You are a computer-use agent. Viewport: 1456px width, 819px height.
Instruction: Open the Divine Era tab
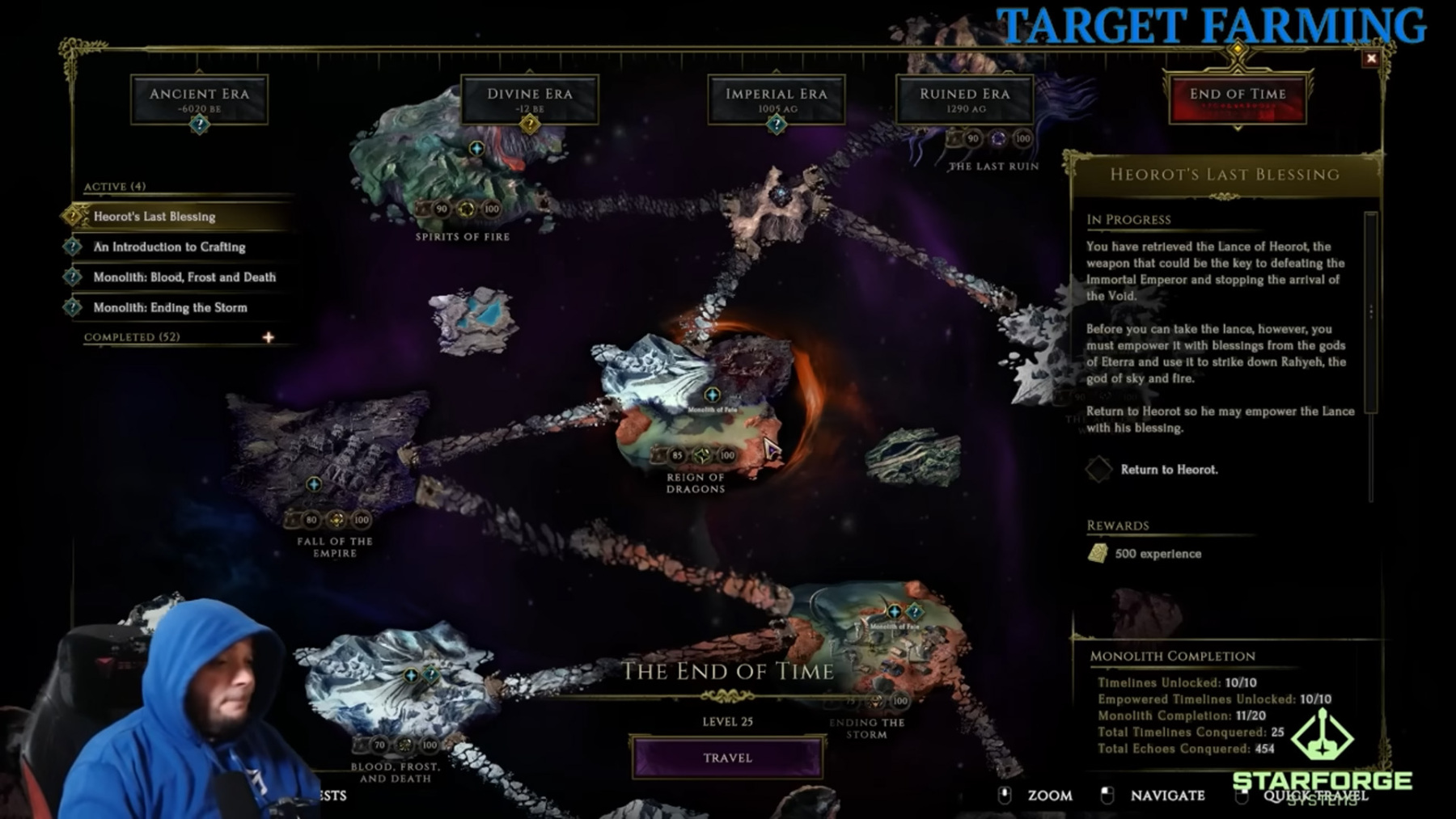[x=529, y=99]
